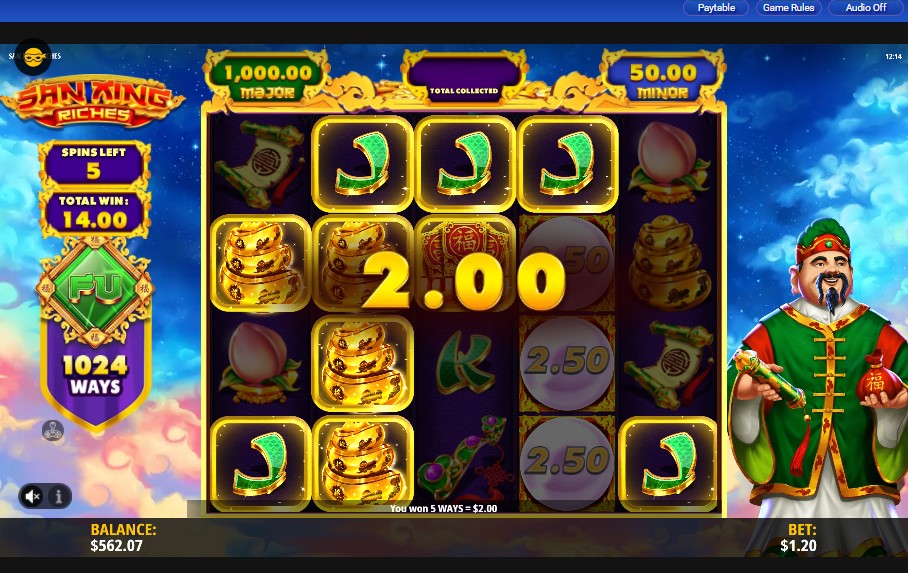The height and width of the screenshot is (573, 908).
Task: Open the info panel icon
Action: tap(58, 495)
